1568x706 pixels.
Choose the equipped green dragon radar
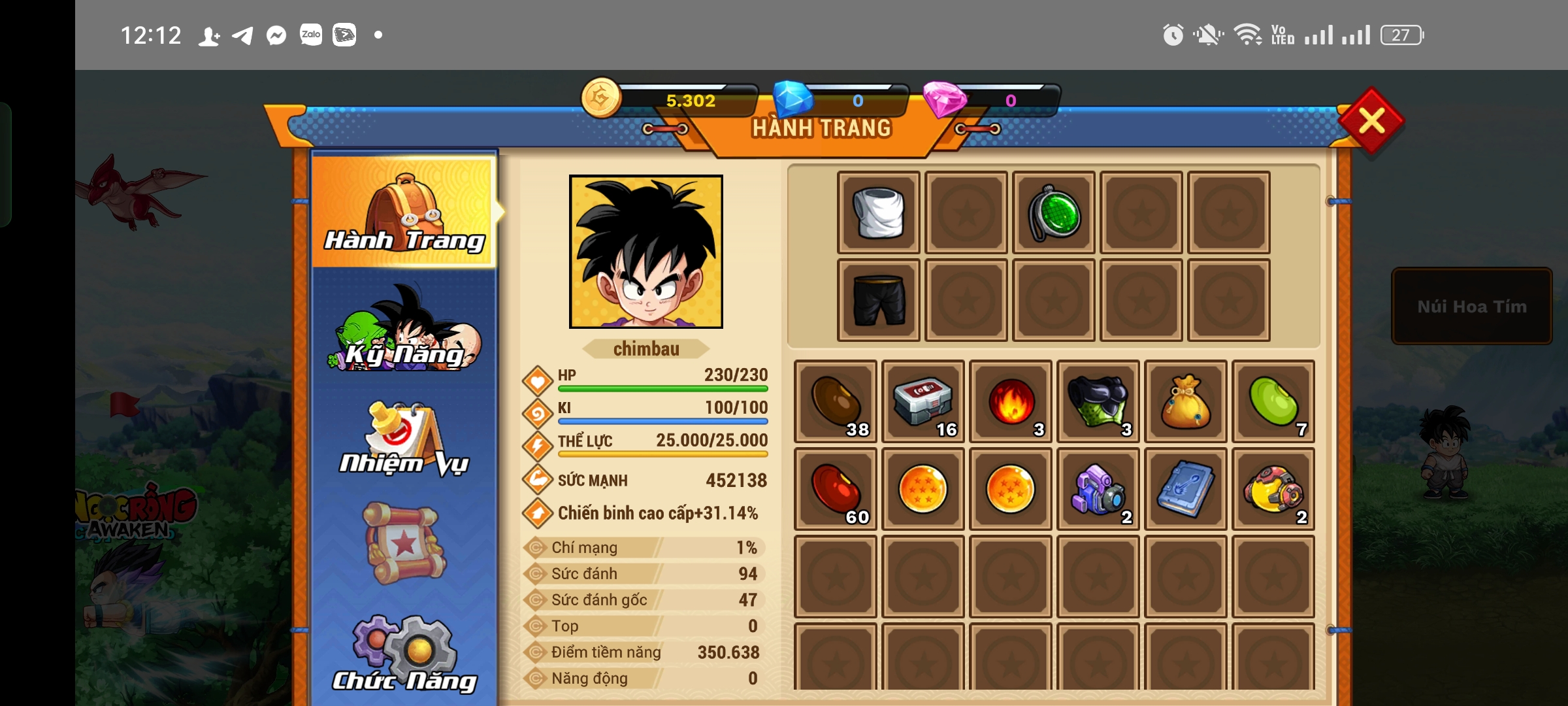(1054, 213)
